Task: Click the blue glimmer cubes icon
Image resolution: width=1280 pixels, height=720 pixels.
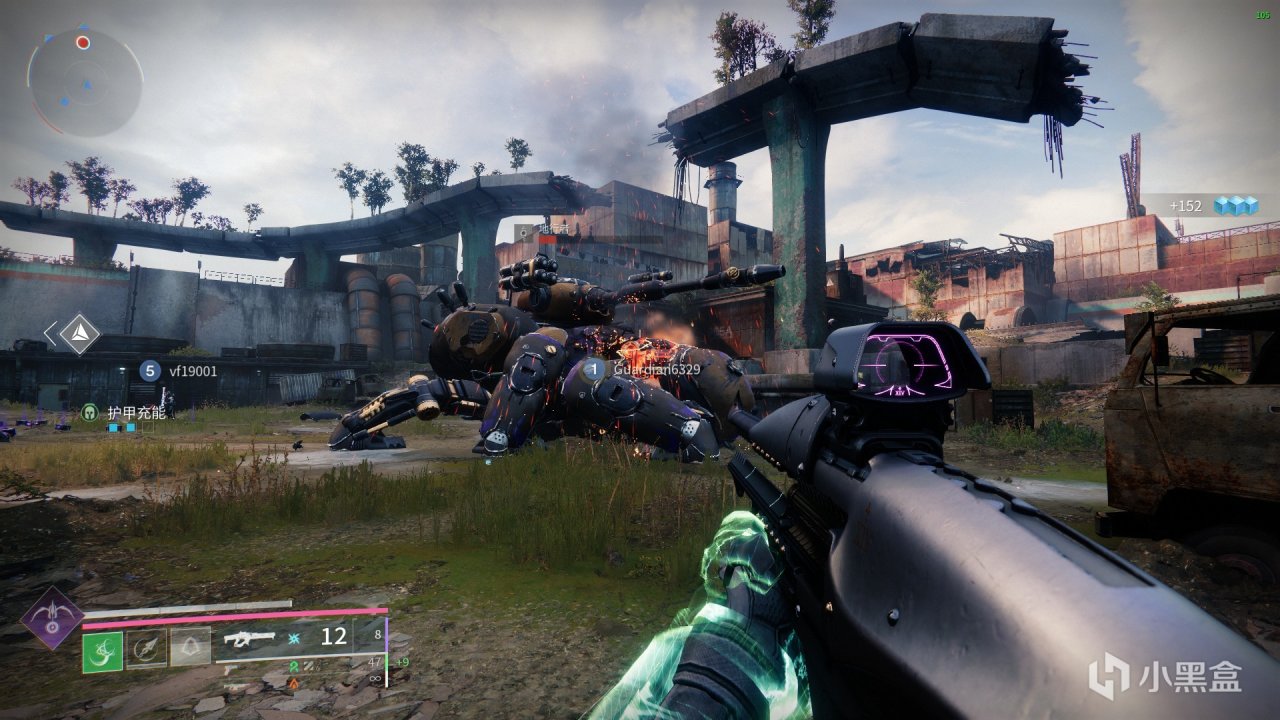Action: pyautogui.click(x=1234, y=205)
